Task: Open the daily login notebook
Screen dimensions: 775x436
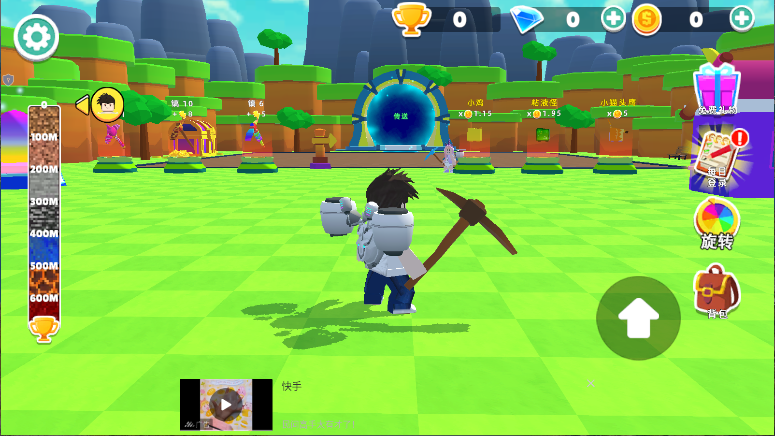Action: [x=718, y=157]
